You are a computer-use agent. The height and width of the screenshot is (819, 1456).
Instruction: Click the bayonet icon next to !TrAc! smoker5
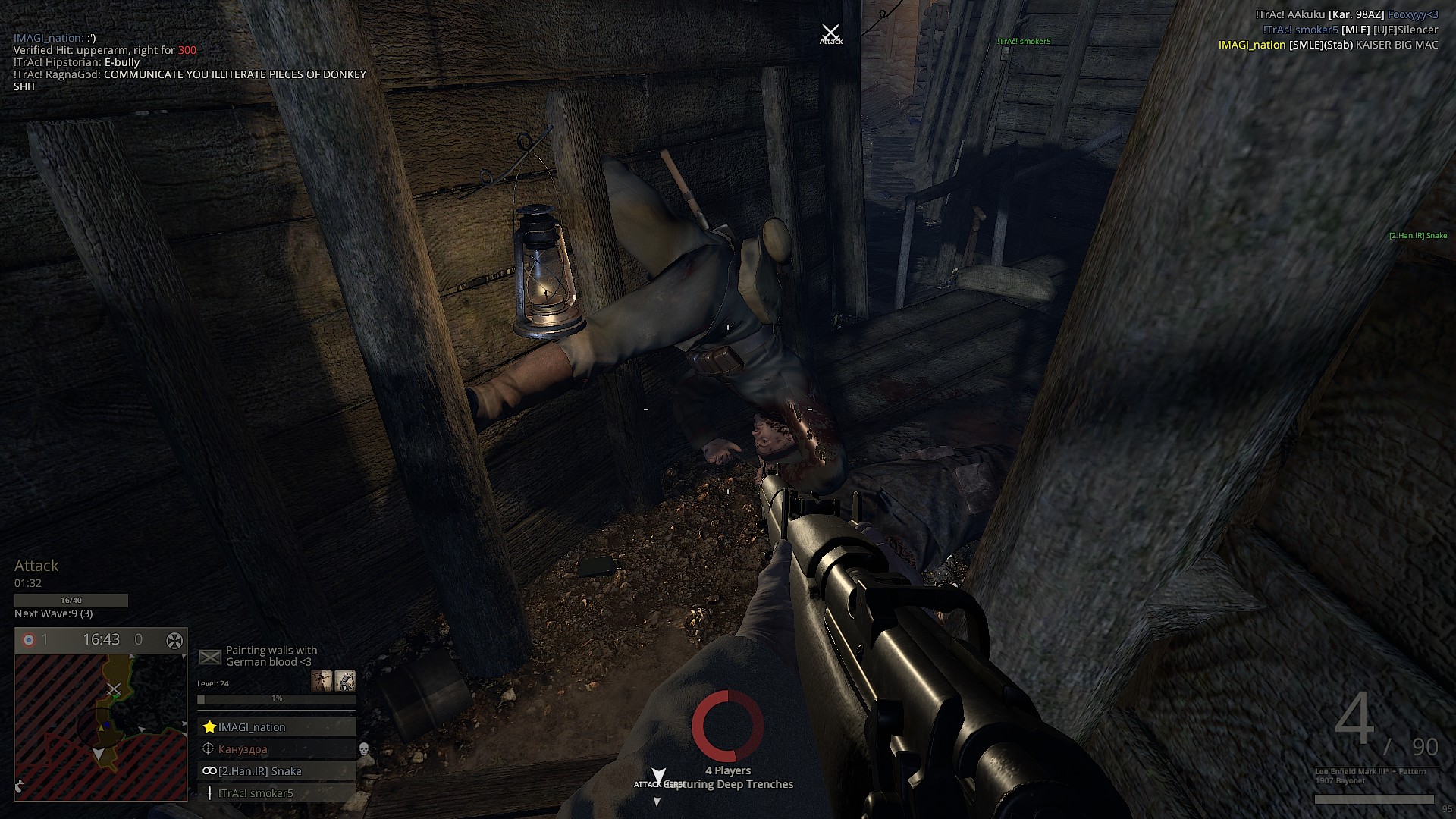[x=209, y=793]
